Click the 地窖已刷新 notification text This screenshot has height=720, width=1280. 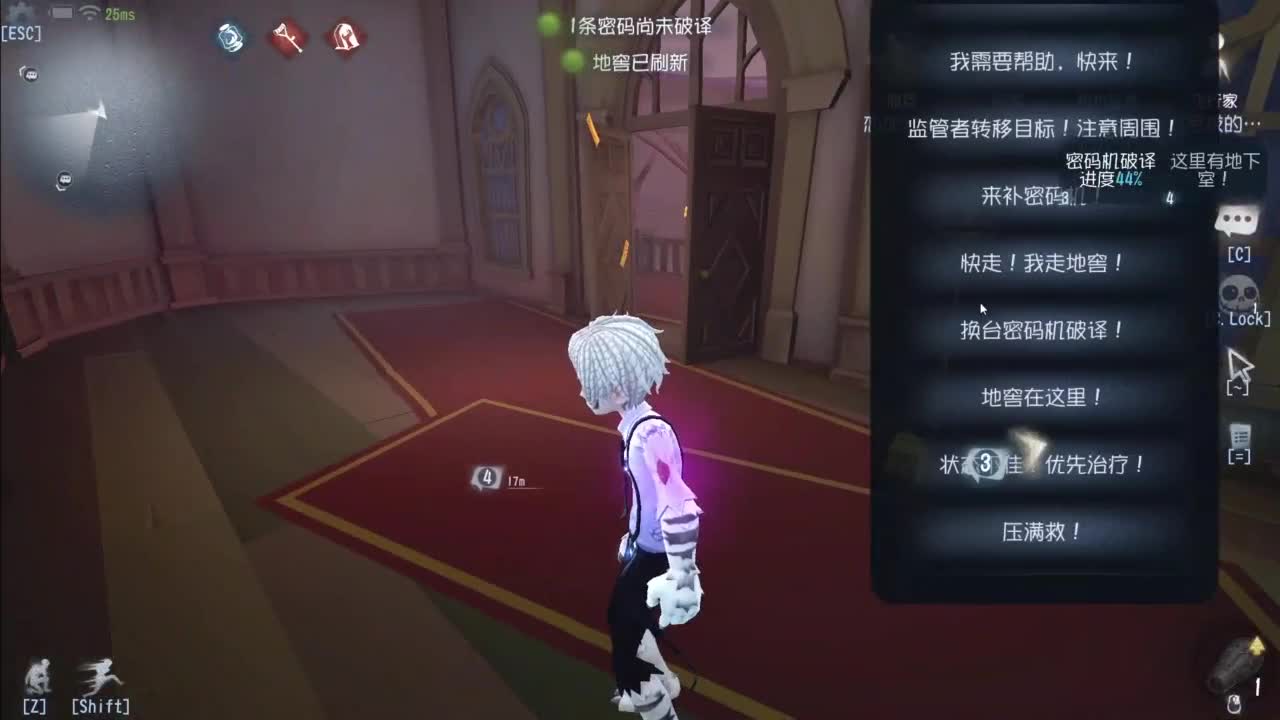(638, 63)
